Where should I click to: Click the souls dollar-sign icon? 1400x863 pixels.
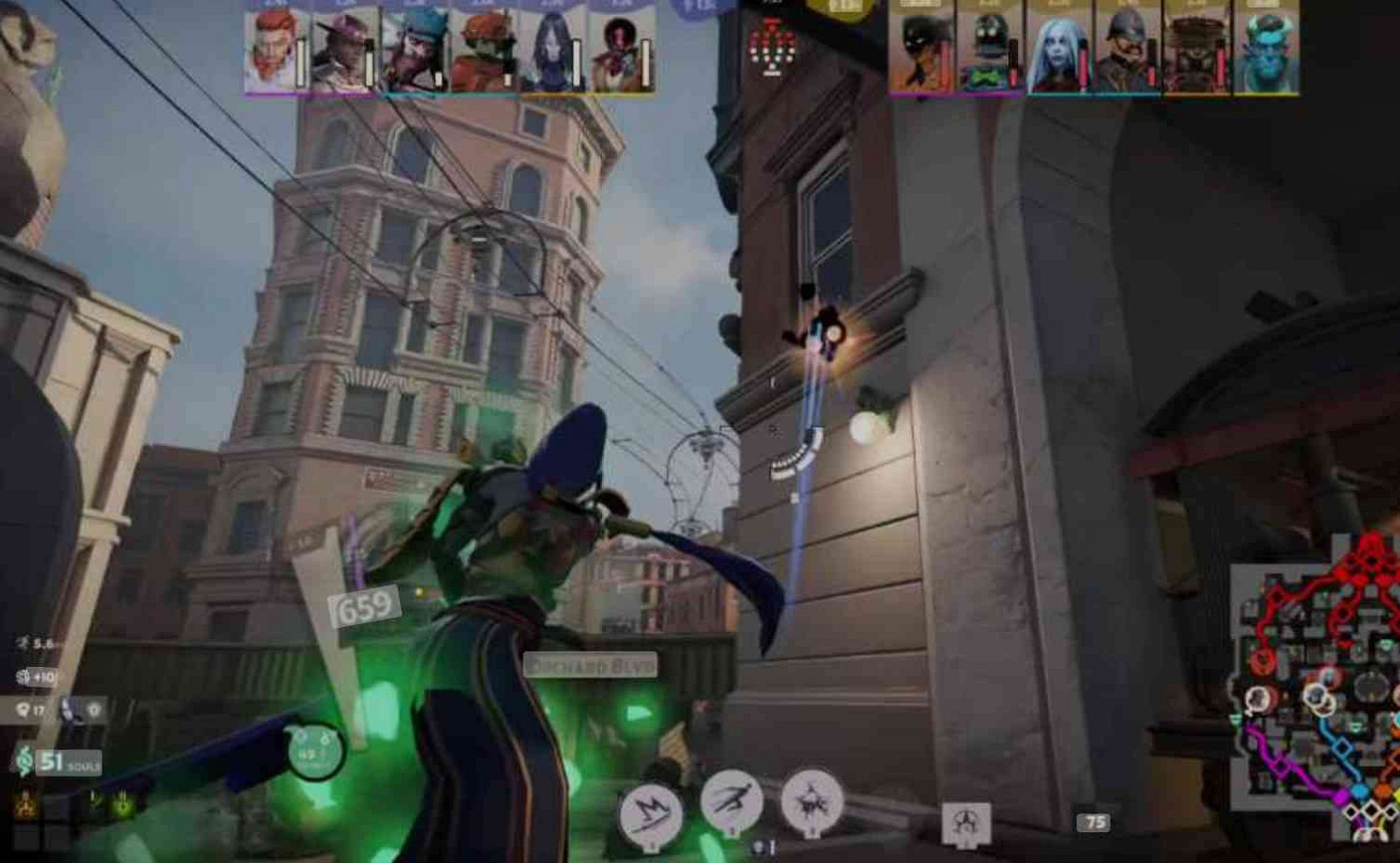25,763
